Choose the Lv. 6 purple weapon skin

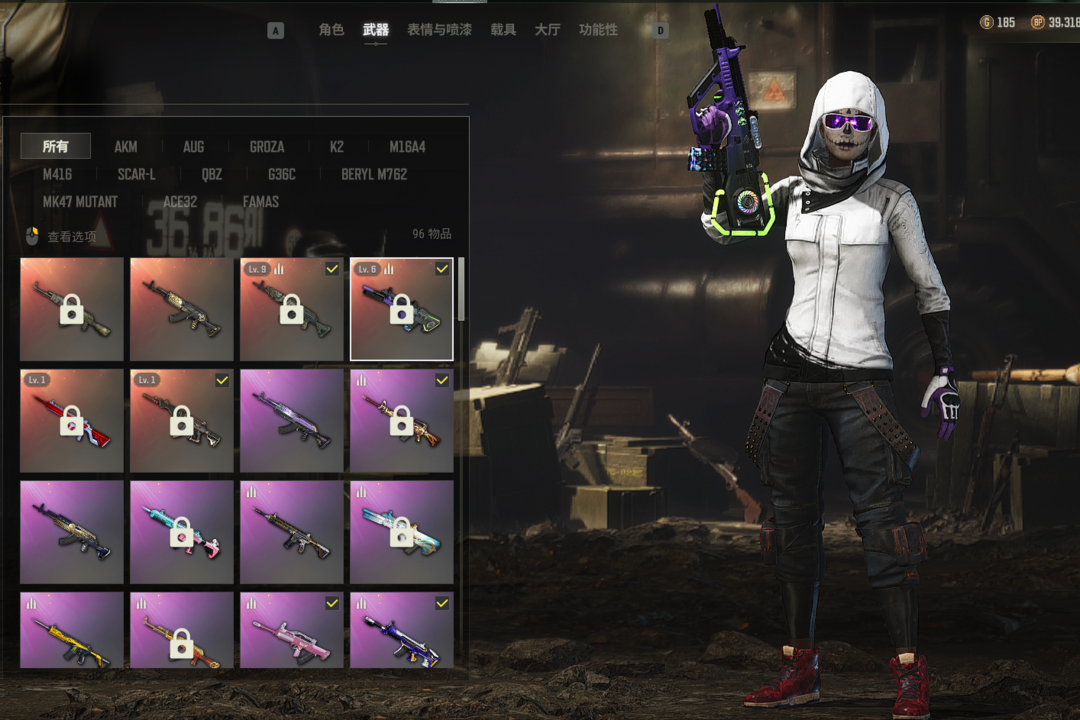[401, 309]
